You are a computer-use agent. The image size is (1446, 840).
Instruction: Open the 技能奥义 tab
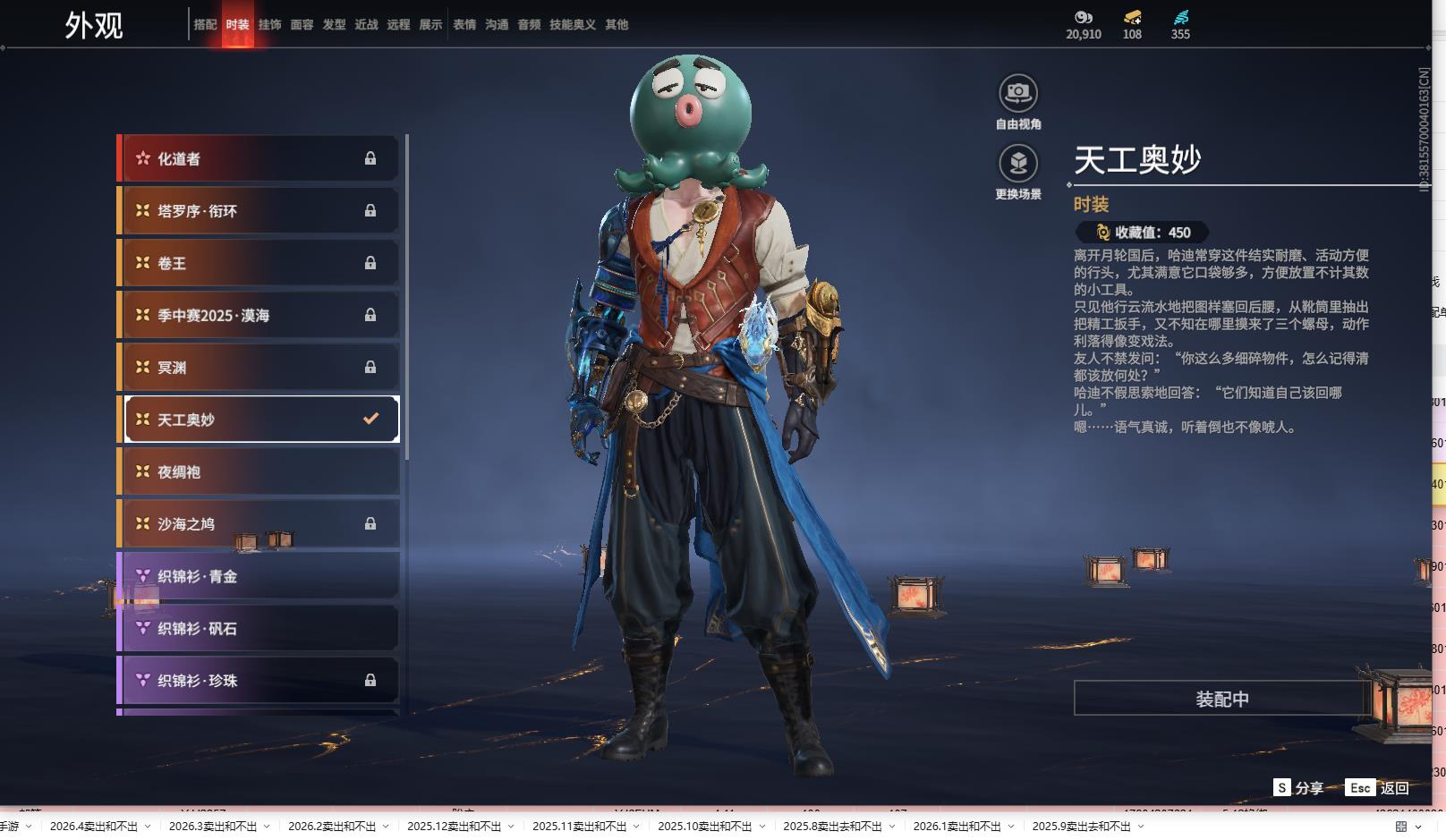tap(572, 25)
